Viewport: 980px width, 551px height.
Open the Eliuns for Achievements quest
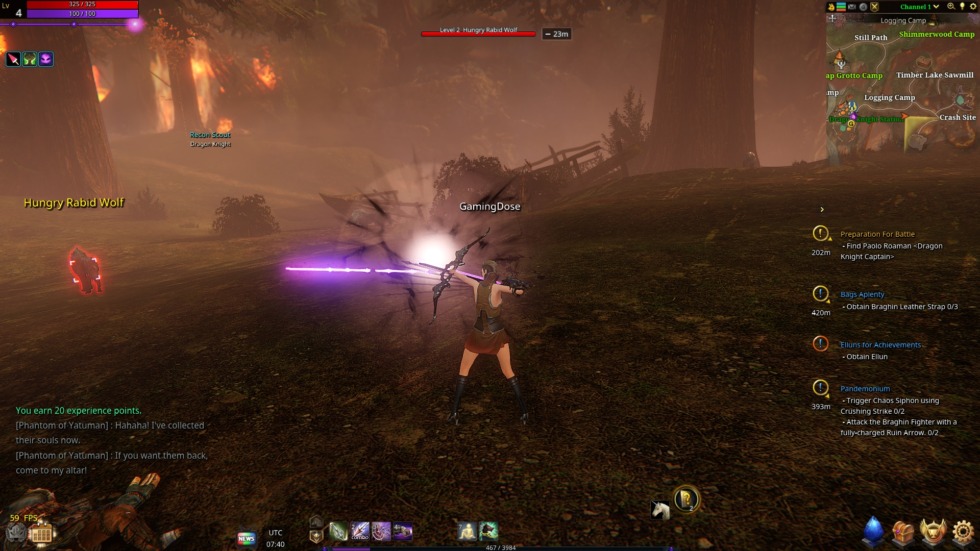(x=881, y=345)
